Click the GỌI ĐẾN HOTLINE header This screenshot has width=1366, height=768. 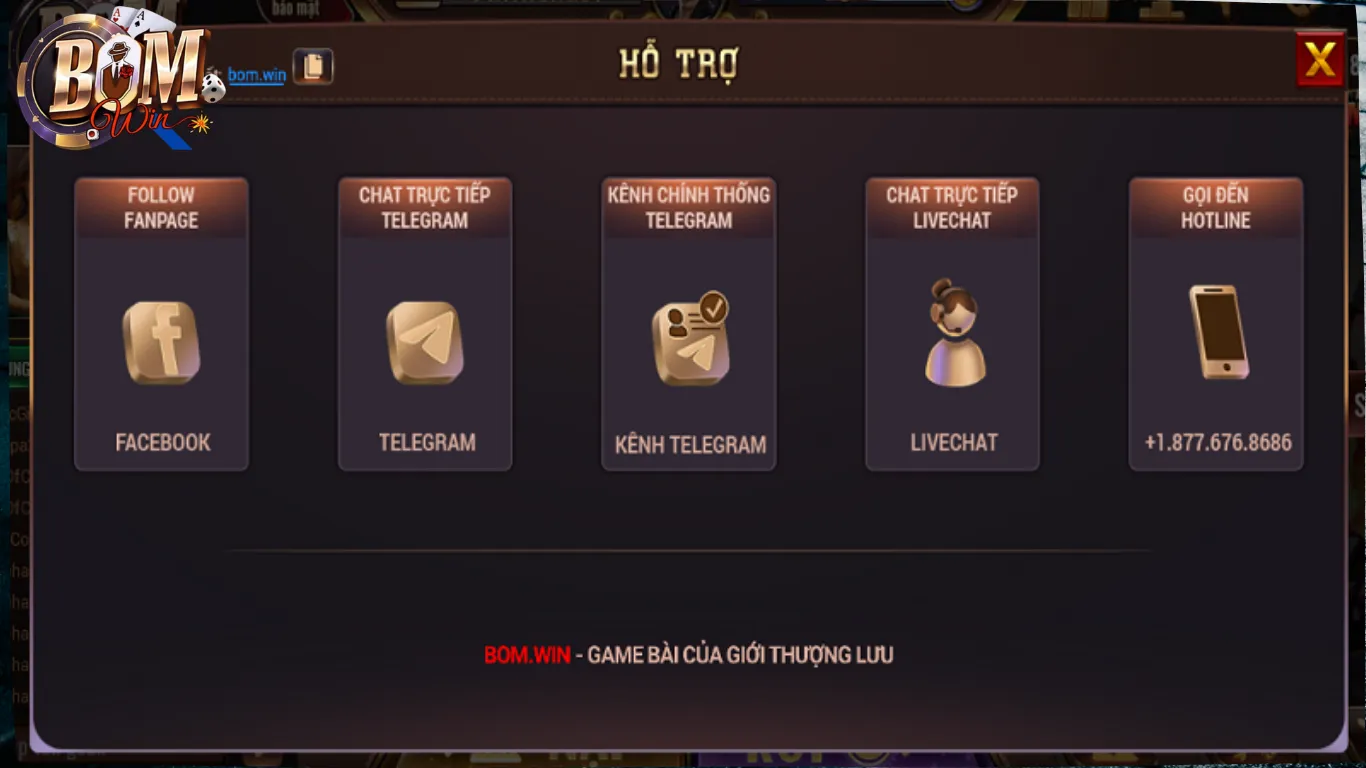point(1215,208)
